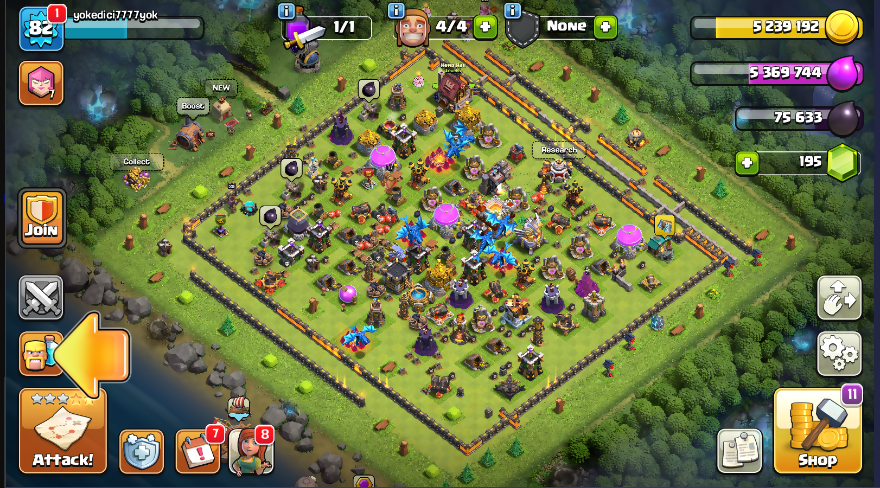Collect resources from the Collect bubble
Image resolution: width=880 pixels, height=488 pixels.
pyautogui.click(x=136, y=161)
